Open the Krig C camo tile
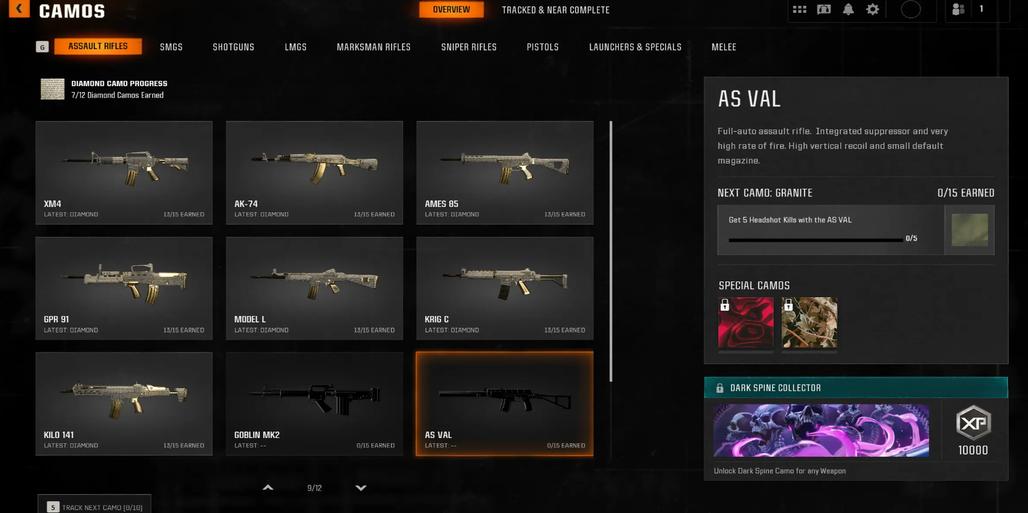 [504, 288]
